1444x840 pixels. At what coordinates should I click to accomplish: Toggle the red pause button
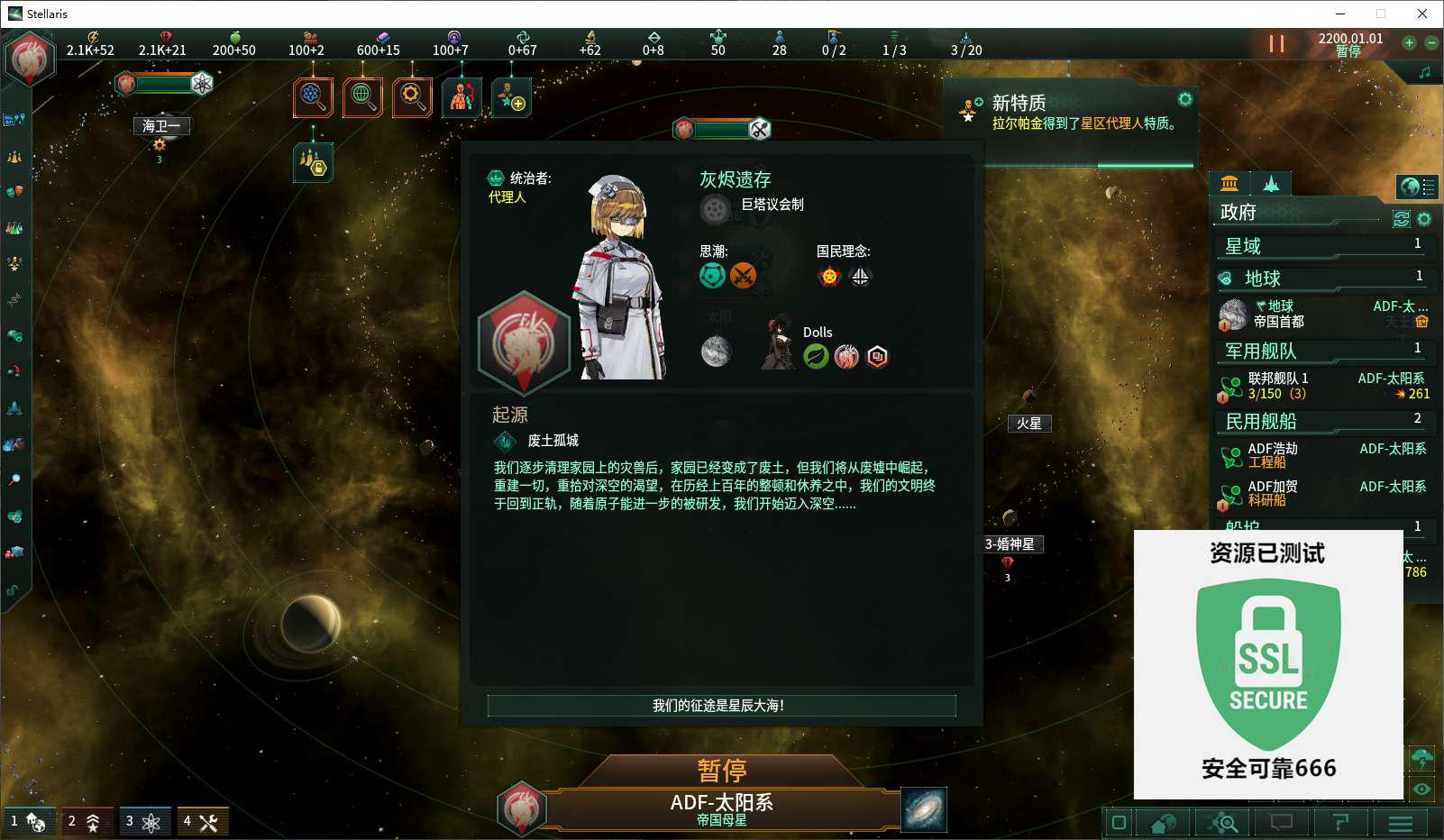1276,43
